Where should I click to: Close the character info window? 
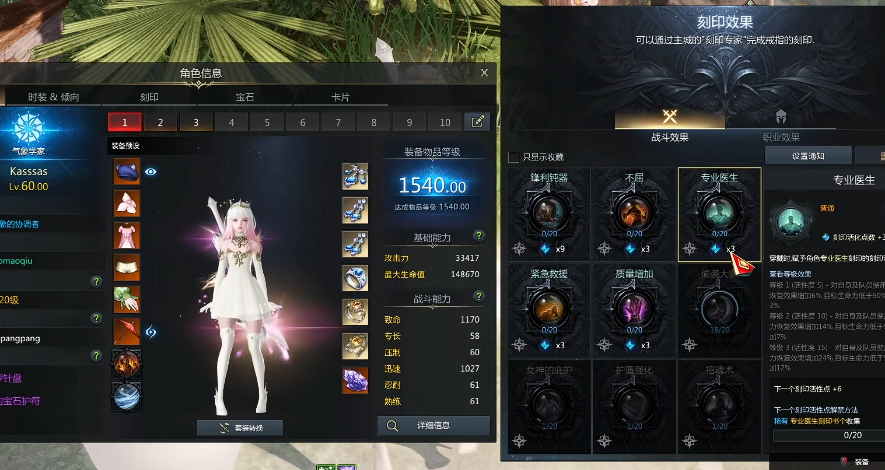(484, 73)
